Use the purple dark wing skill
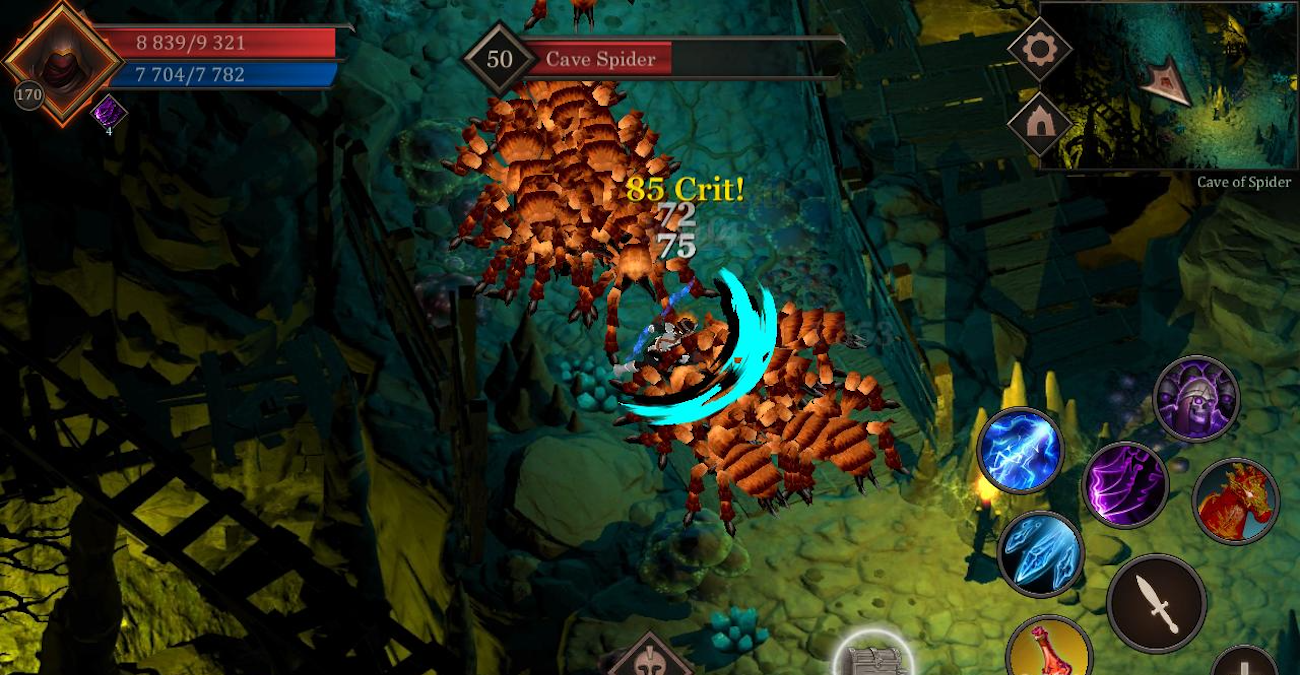Image resolution: width=1300 pixels, height=675 pixels. coord(1125,486)
